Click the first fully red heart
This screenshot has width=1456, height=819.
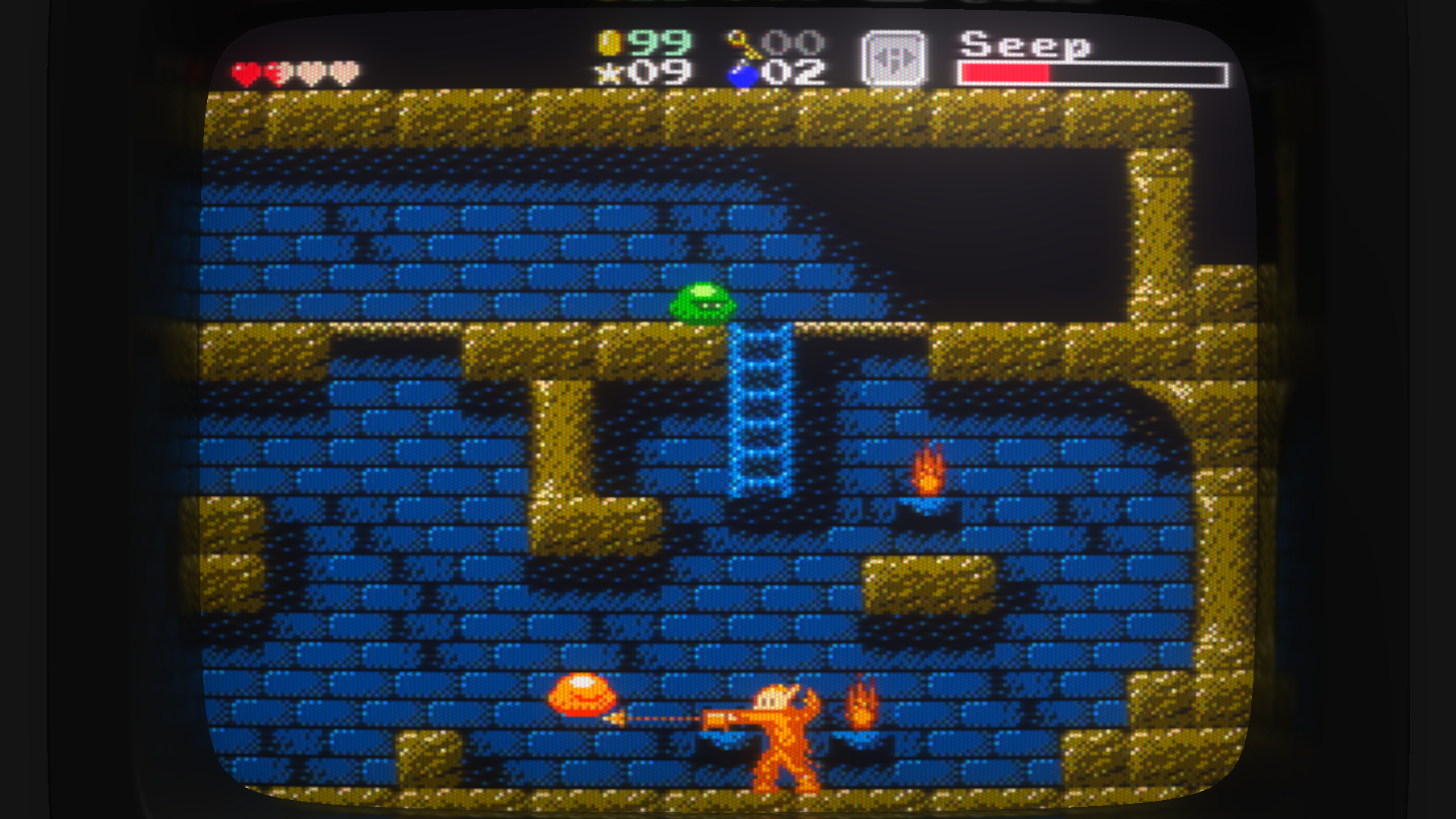(x=246, y=72)
